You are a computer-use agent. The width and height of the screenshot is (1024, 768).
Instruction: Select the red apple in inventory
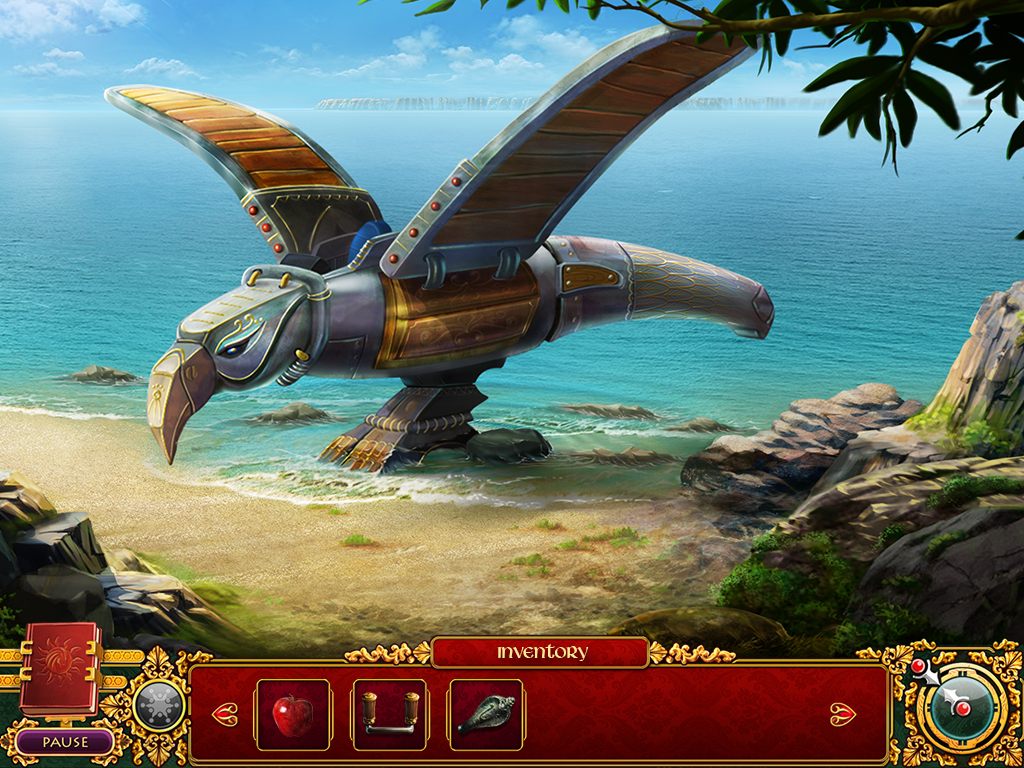click(293, 715)
